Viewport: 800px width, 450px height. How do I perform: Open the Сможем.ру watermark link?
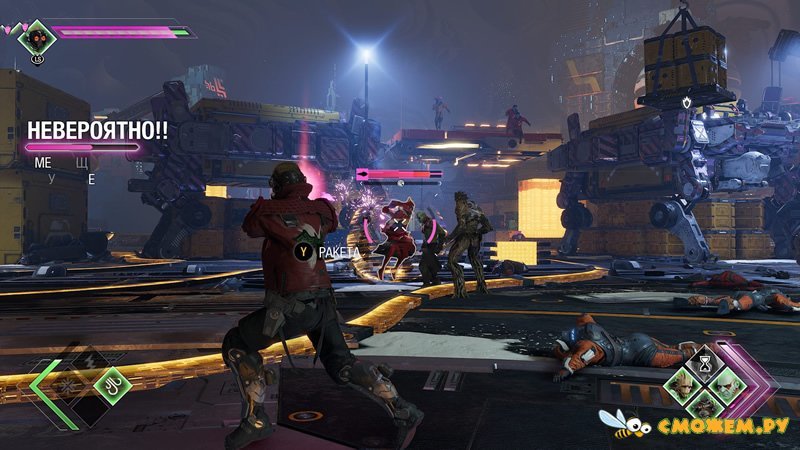coord(700,427)
